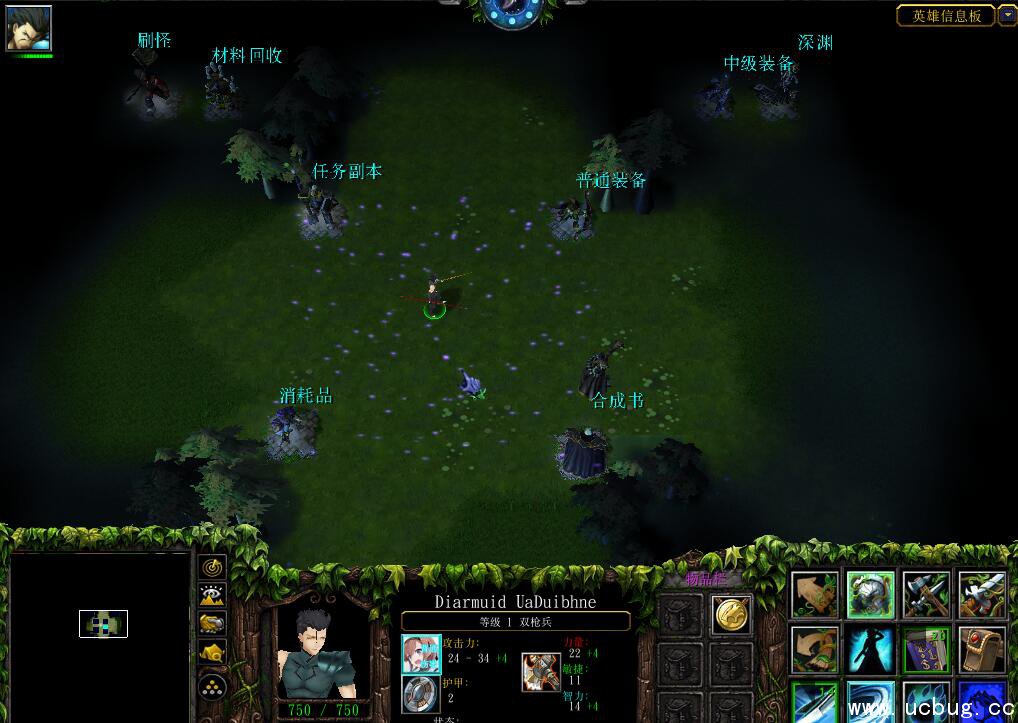Select the Hold Position crossed weapons command
The width and height of the screenshot is (1018, 723).
click(x=926, y=595)
